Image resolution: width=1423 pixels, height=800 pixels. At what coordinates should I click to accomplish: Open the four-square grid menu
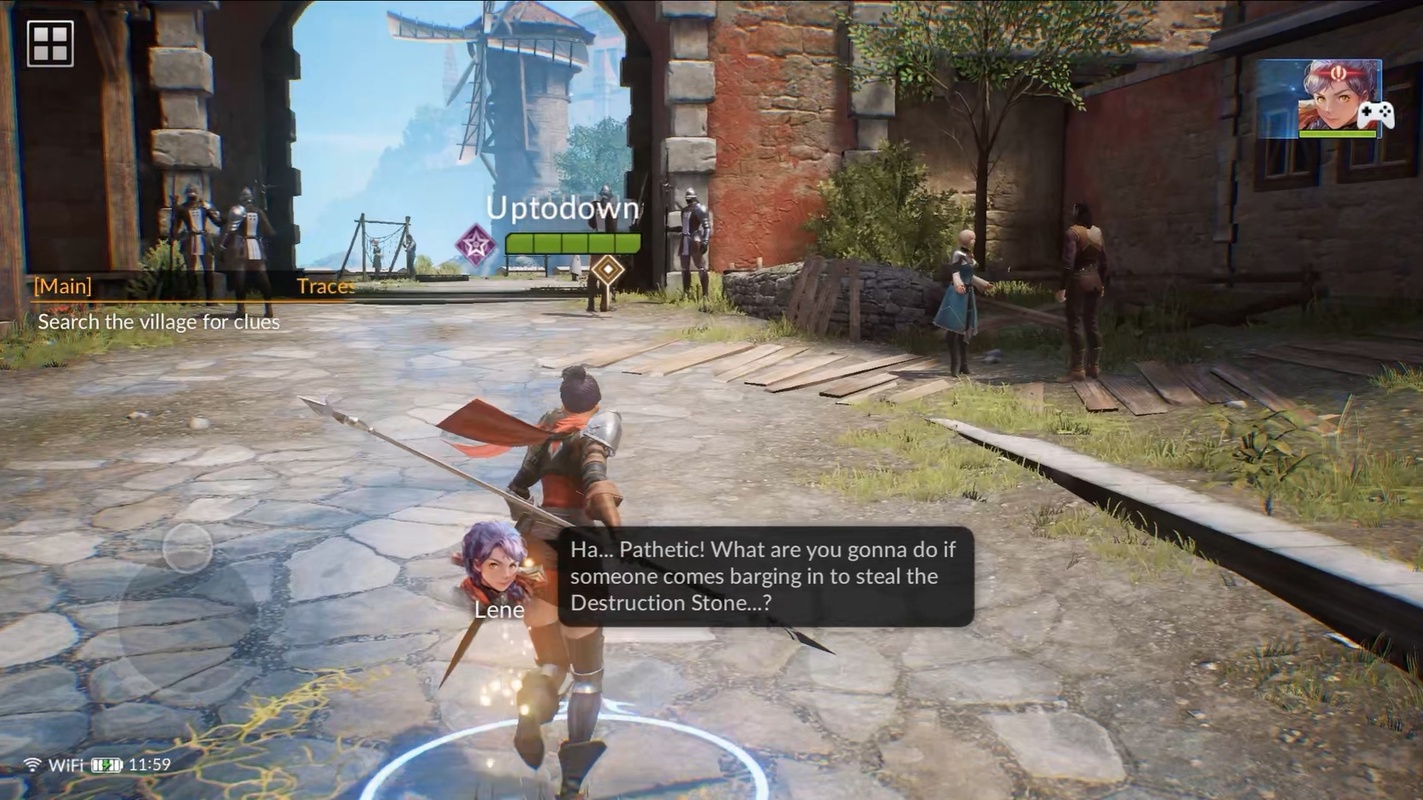tap(49, 43)
